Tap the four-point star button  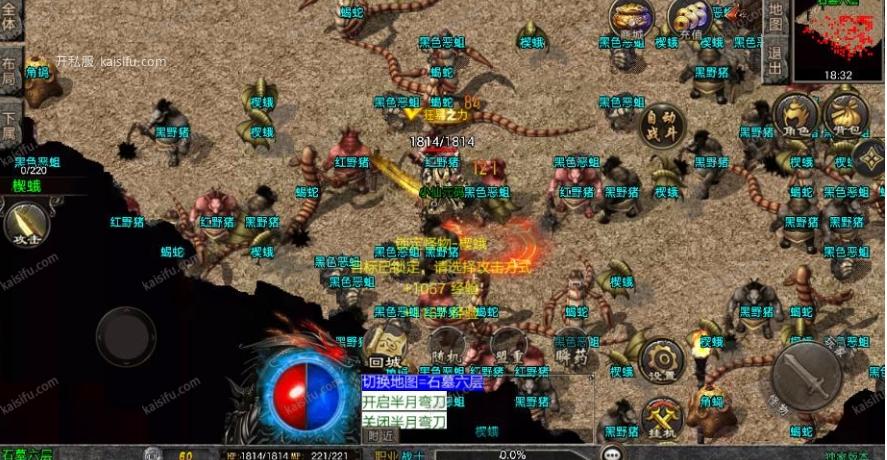coord(869,158)
